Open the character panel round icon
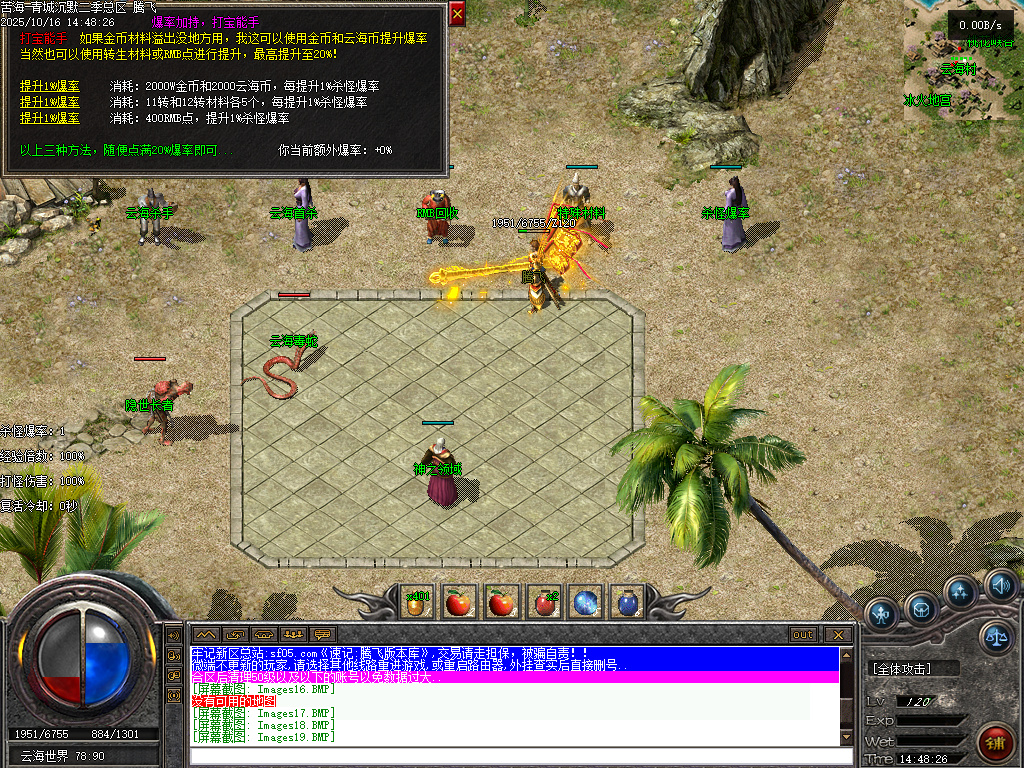Image resolution: width=1024 pixels, height=768 pixels. (881, 612)
